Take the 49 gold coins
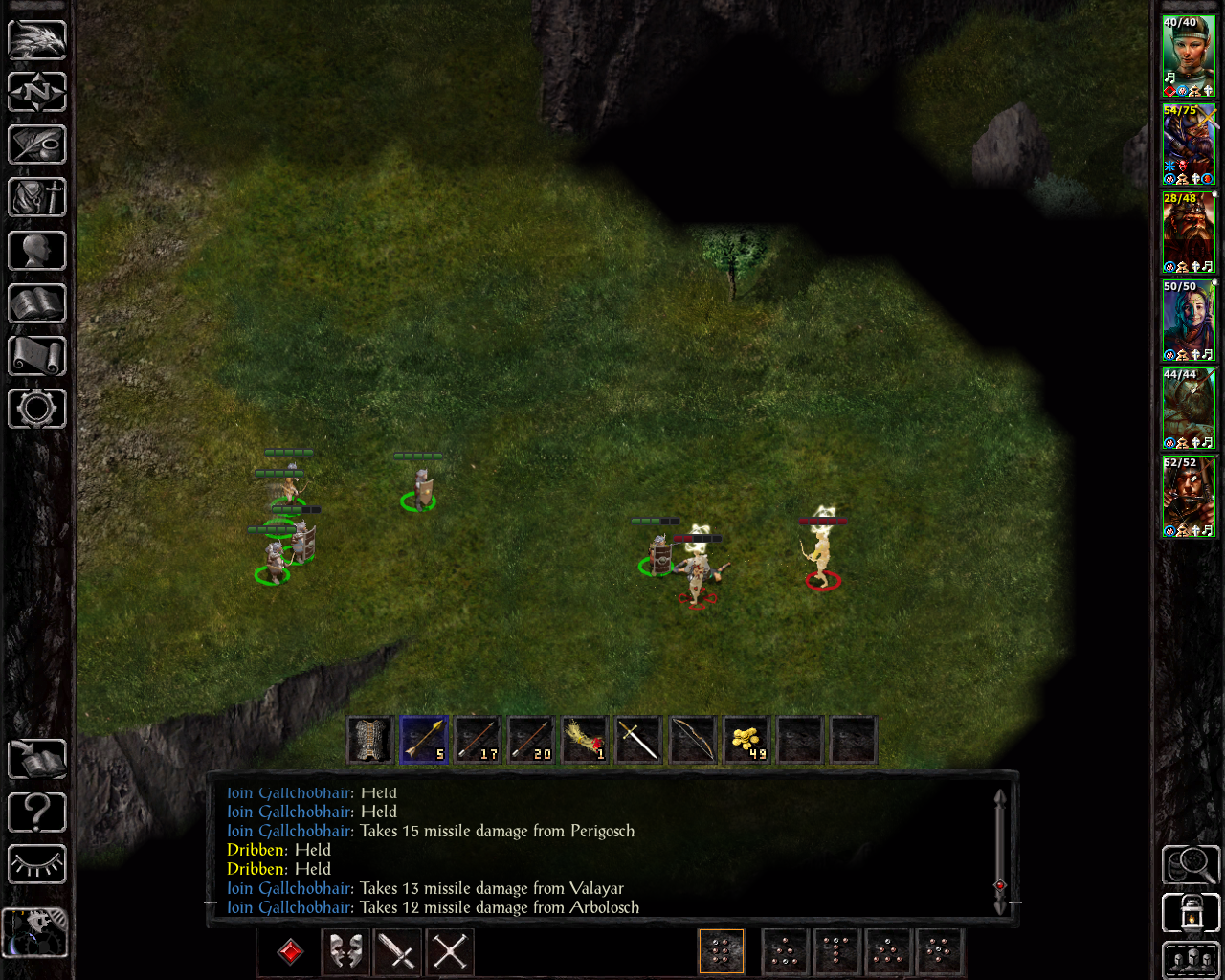 tap(746, 740)
